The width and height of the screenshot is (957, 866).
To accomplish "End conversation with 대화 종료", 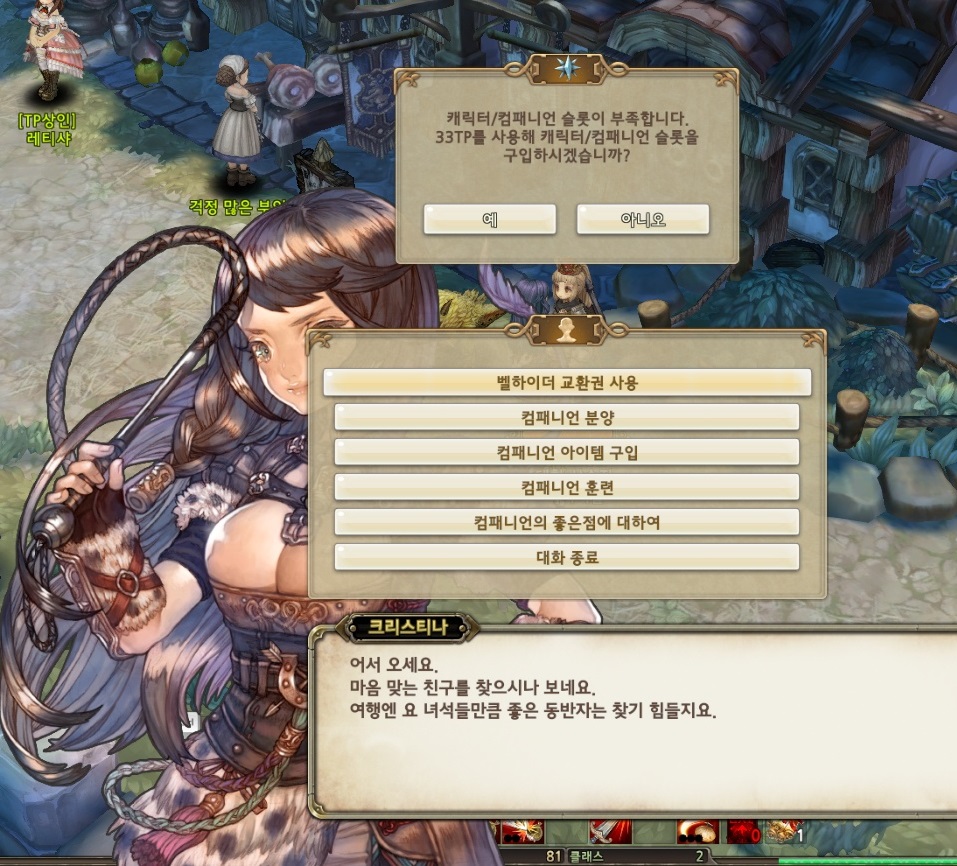I will 567,557.
